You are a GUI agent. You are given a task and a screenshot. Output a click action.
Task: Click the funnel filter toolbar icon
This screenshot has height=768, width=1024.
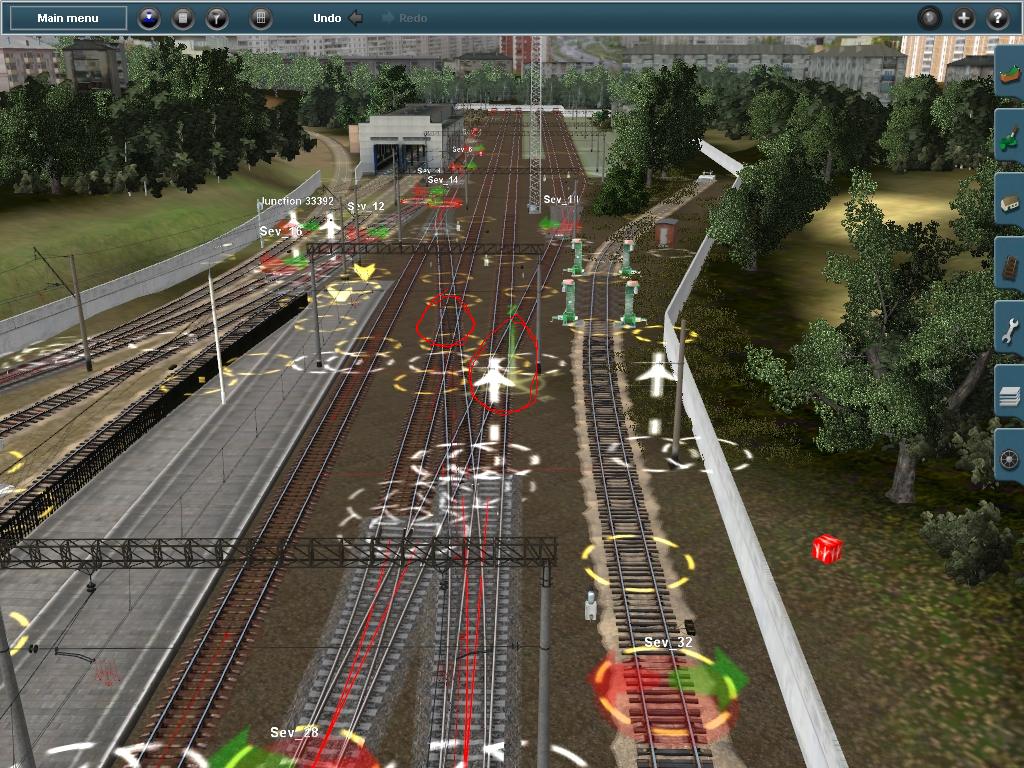coord(217,18)
